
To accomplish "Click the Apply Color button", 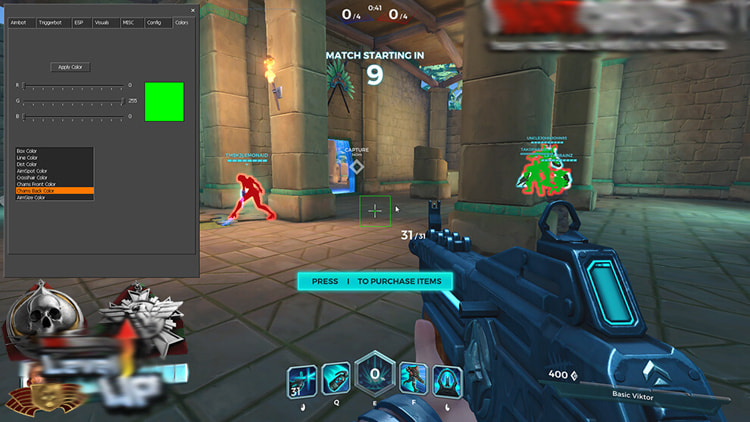I will point(70,67).
